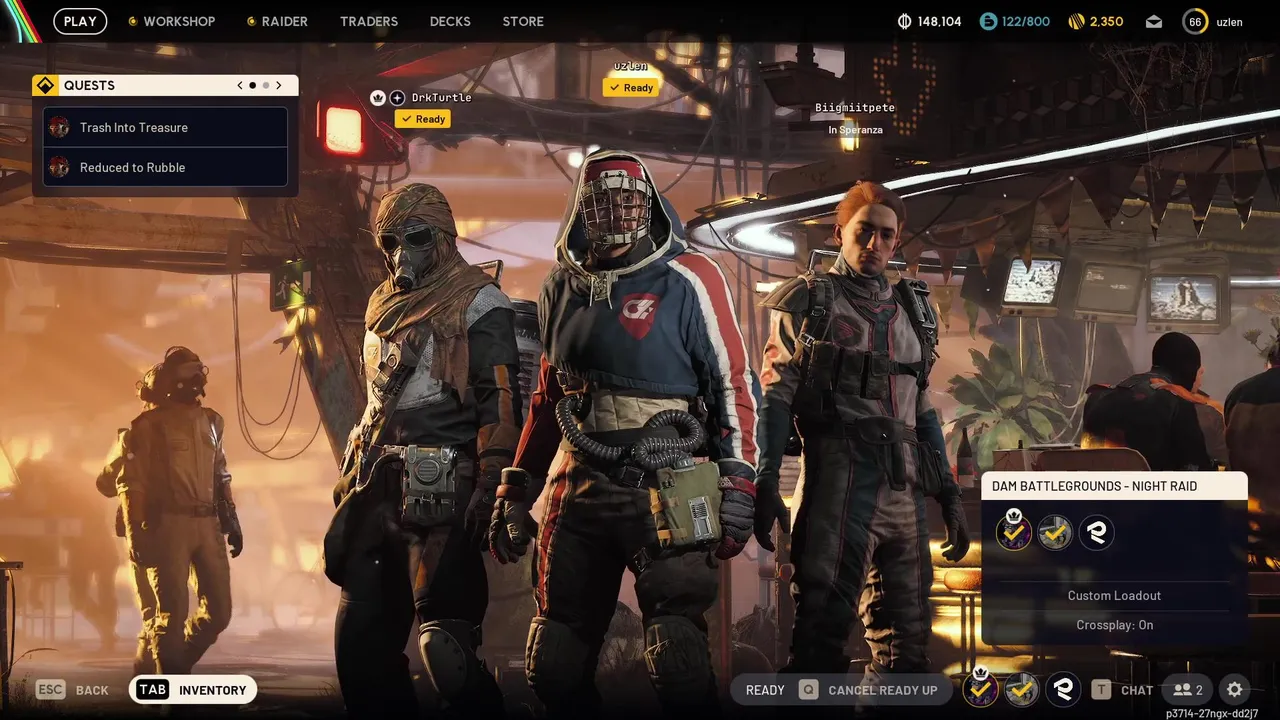Open the settings gear
1280x720 pixels.
pyautogui.click(x=1235, y=690)
